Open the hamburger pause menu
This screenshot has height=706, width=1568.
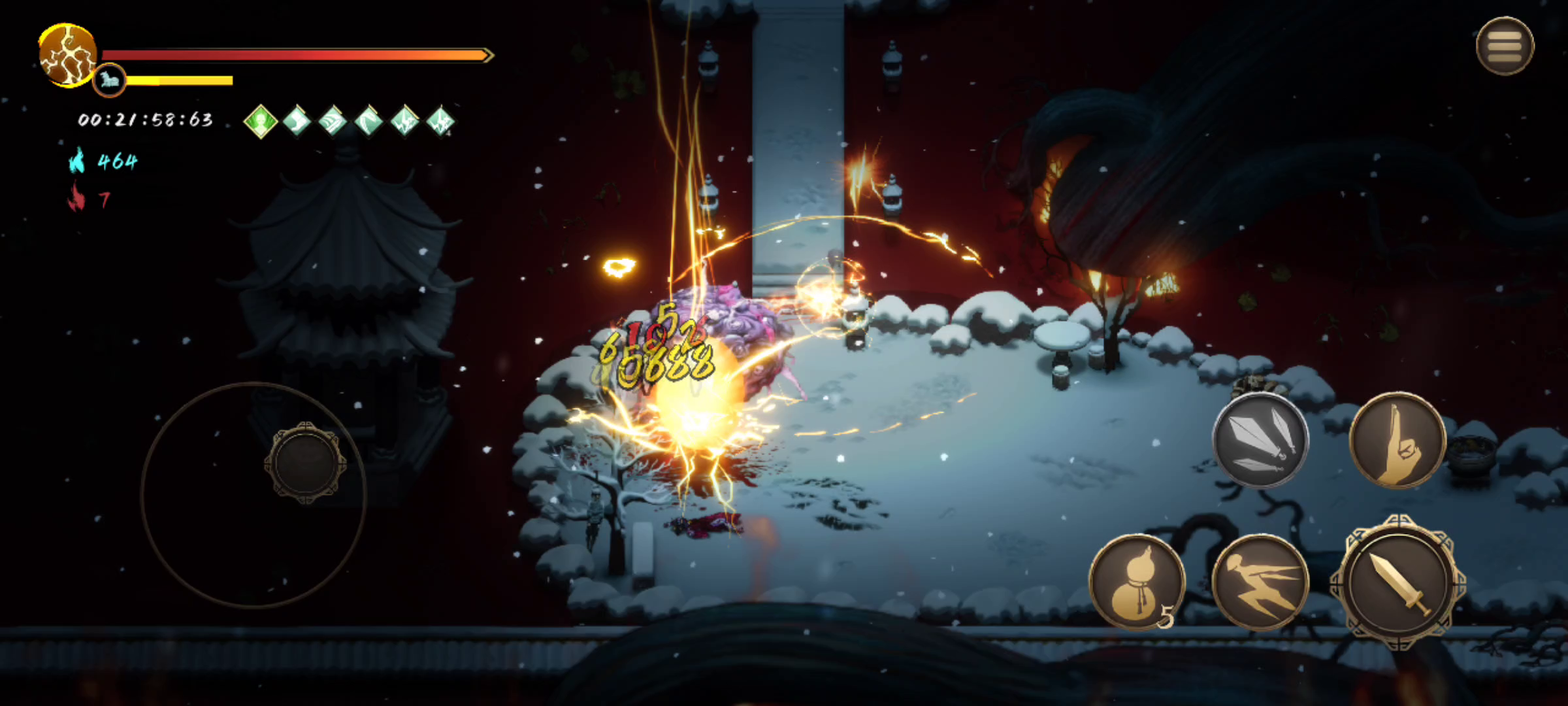(x=1505, y=46)
